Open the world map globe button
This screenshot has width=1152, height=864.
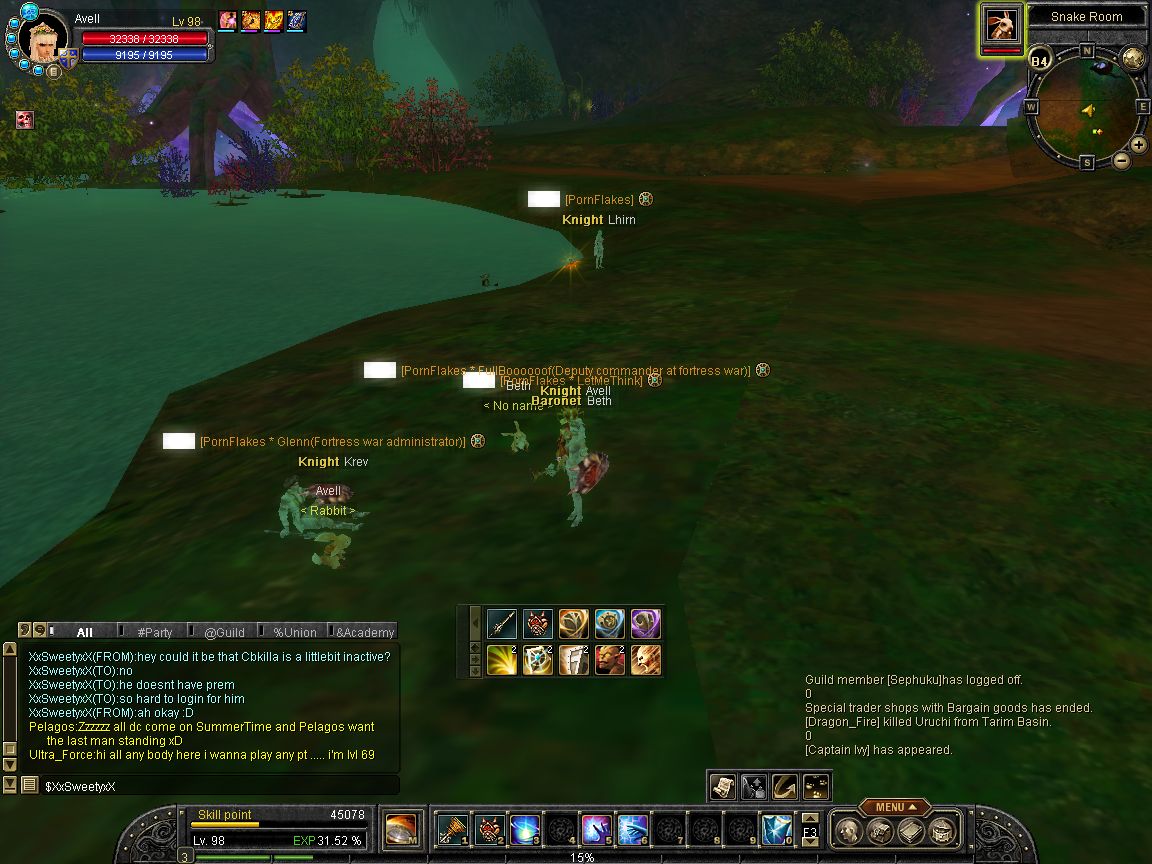pyautogui.click(x=1133, y=57)
